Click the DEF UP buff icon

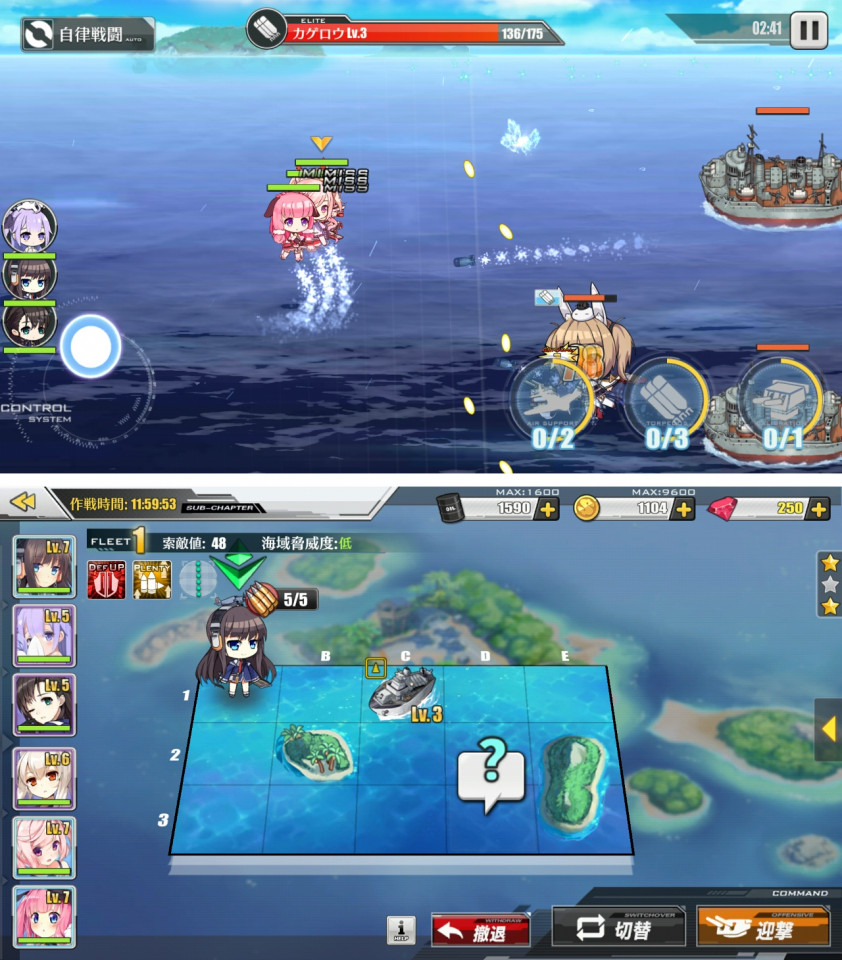point(106,579)
